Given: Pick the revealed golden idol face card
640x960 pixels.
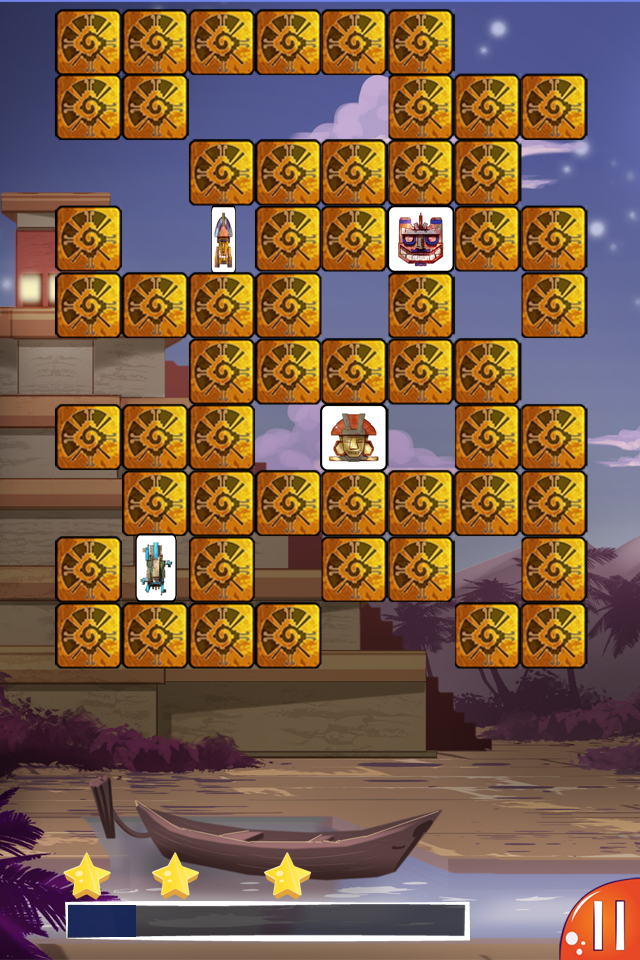Looking at the screenshot, I should tap(354, 437).
